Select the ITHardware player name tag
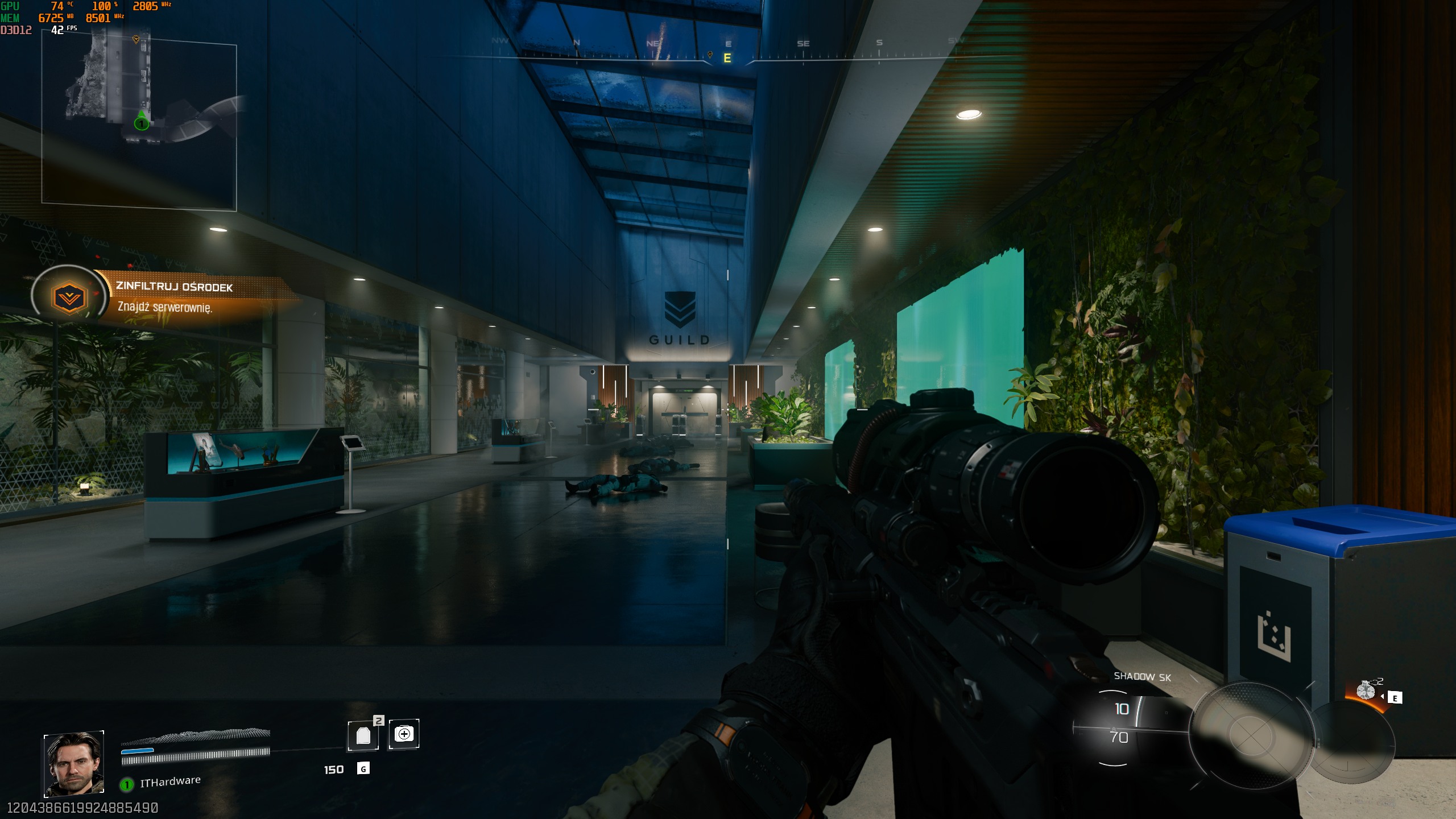The height and width of the screenshot is (819, 1456). click(x=170, y=782)
